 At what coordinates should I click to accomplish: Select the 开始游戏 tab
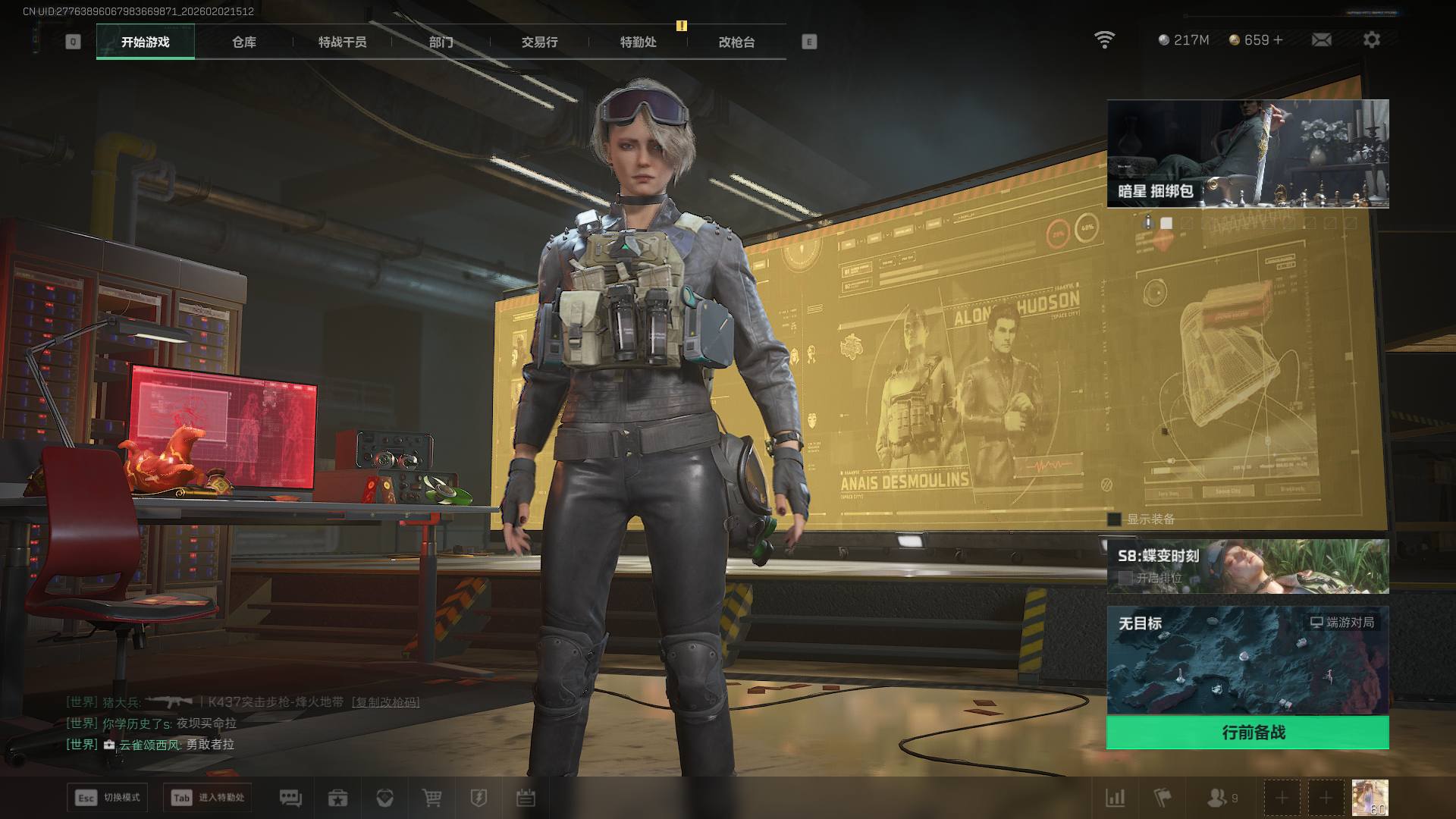(x=145, y=42)
